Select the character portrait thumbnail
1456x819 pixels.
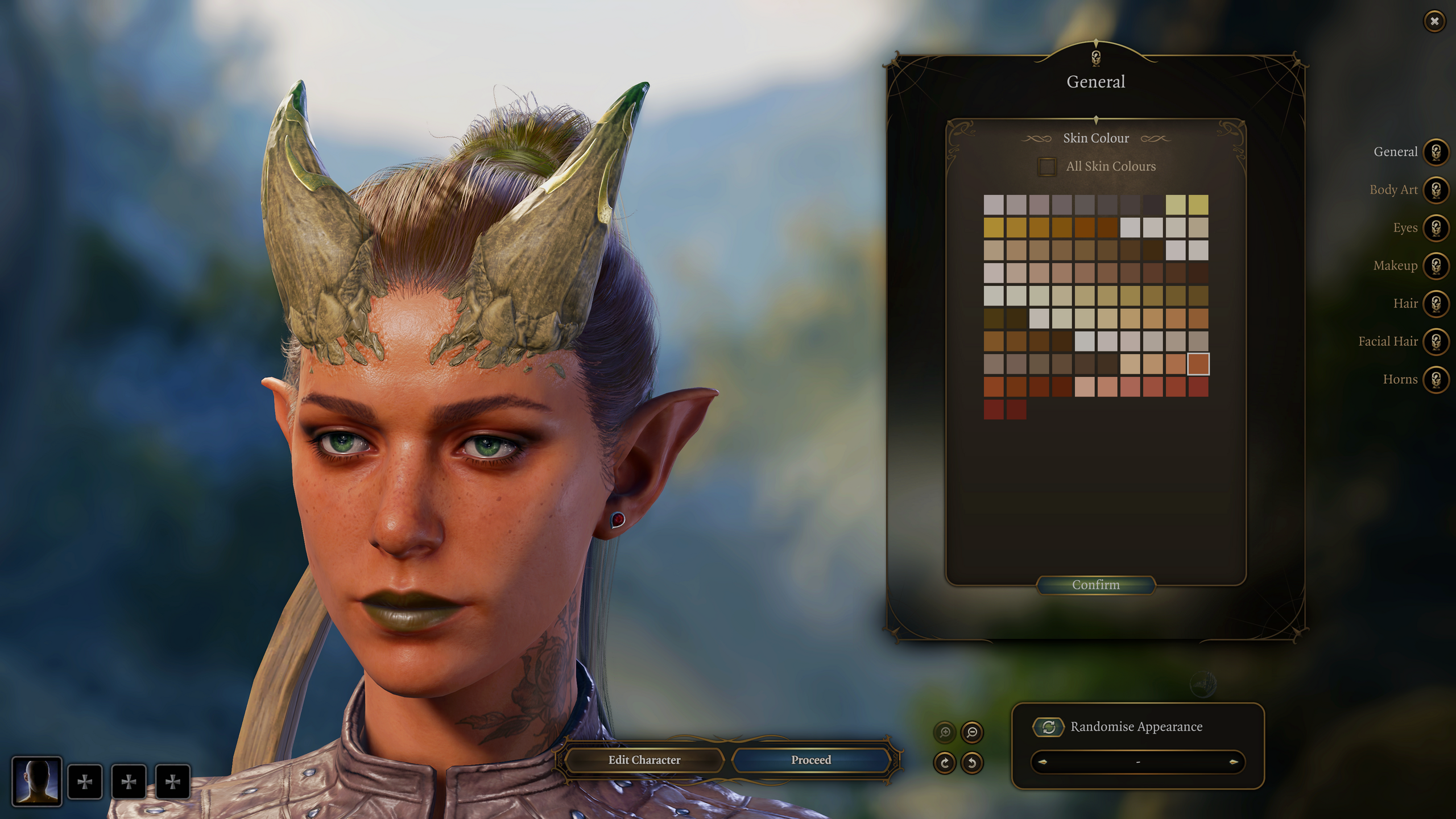(37, 781)
